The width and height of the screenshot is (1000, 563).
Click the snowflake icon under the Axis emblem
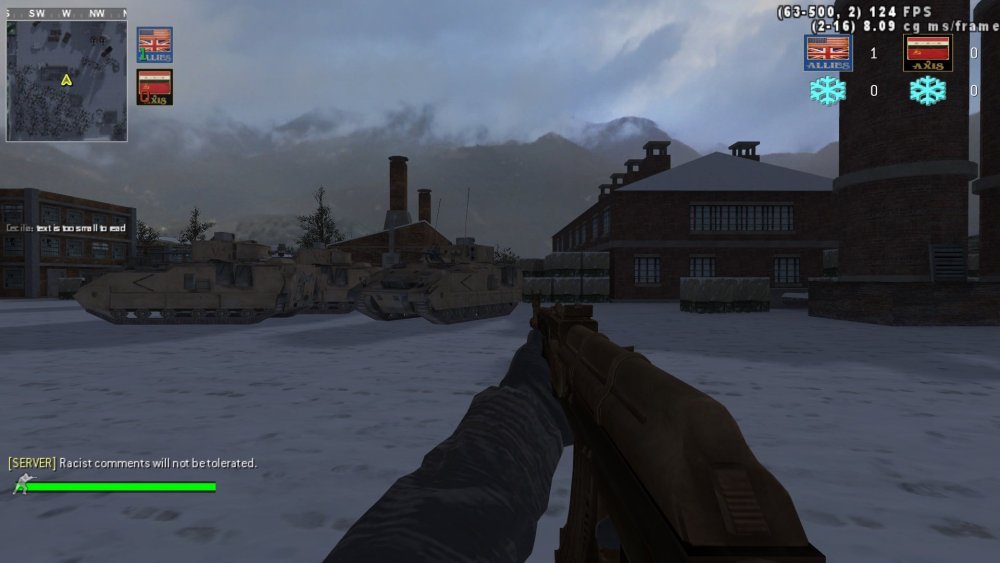pyautogui.click(x=927, y=91)
